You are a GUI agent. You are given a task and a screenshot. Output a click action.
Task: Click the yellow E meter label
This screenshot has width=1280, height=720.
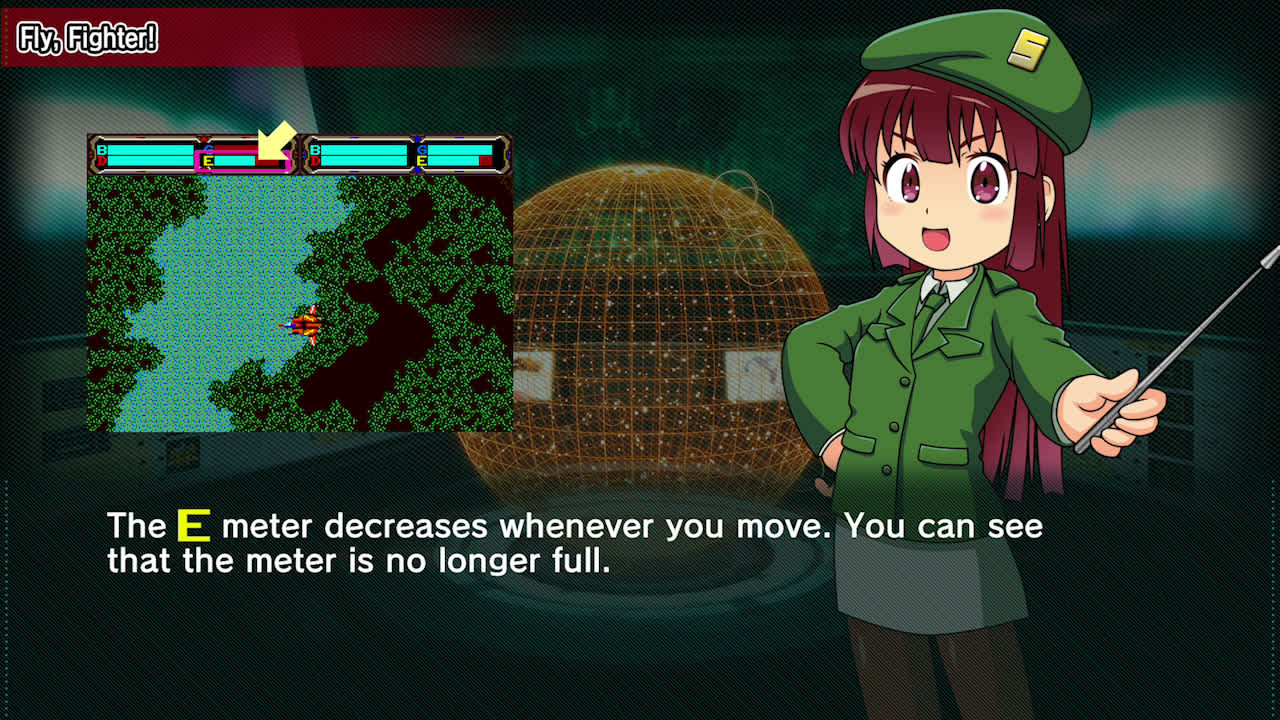point(209,159)
